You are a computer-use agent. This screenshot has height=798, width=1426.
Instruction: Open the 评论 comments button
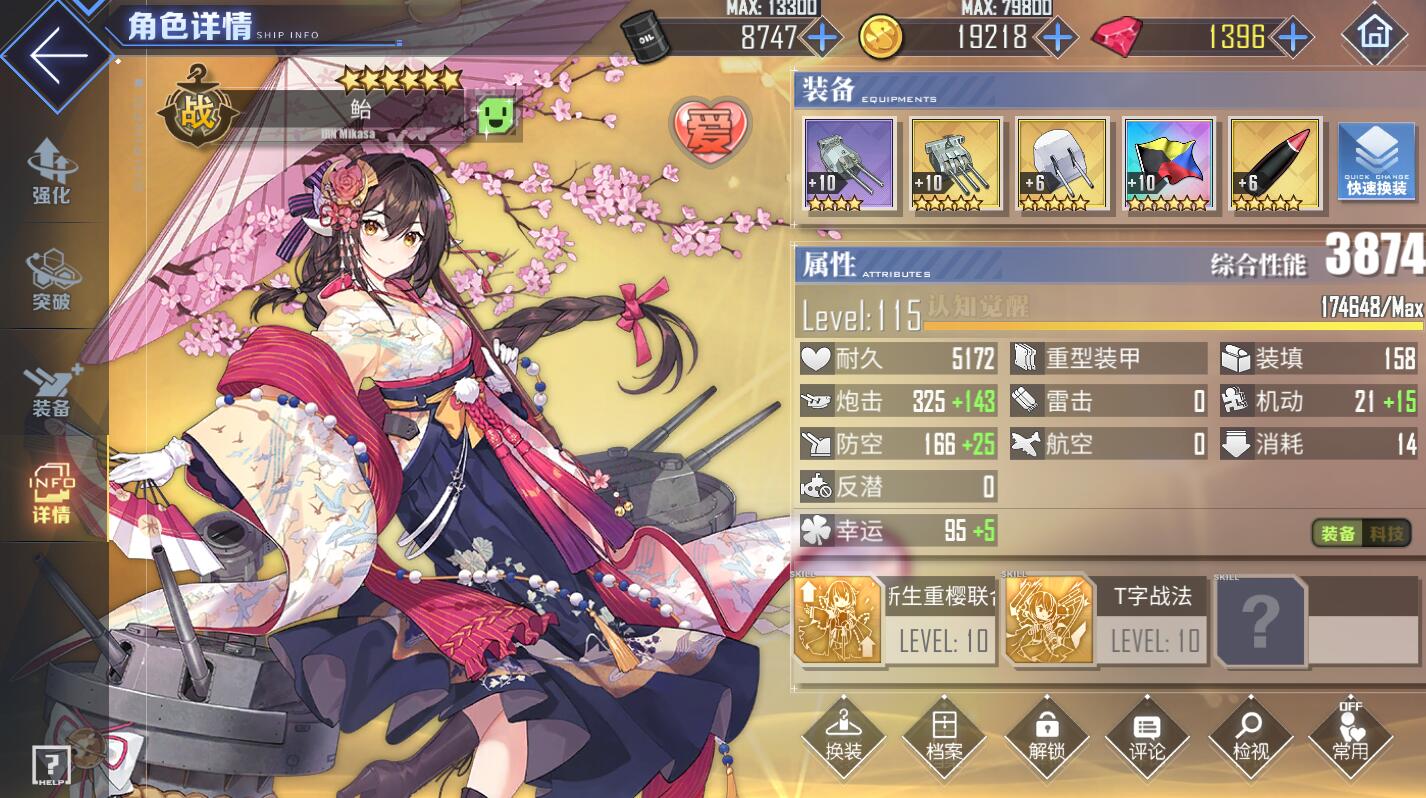[x=1147, y=737]
